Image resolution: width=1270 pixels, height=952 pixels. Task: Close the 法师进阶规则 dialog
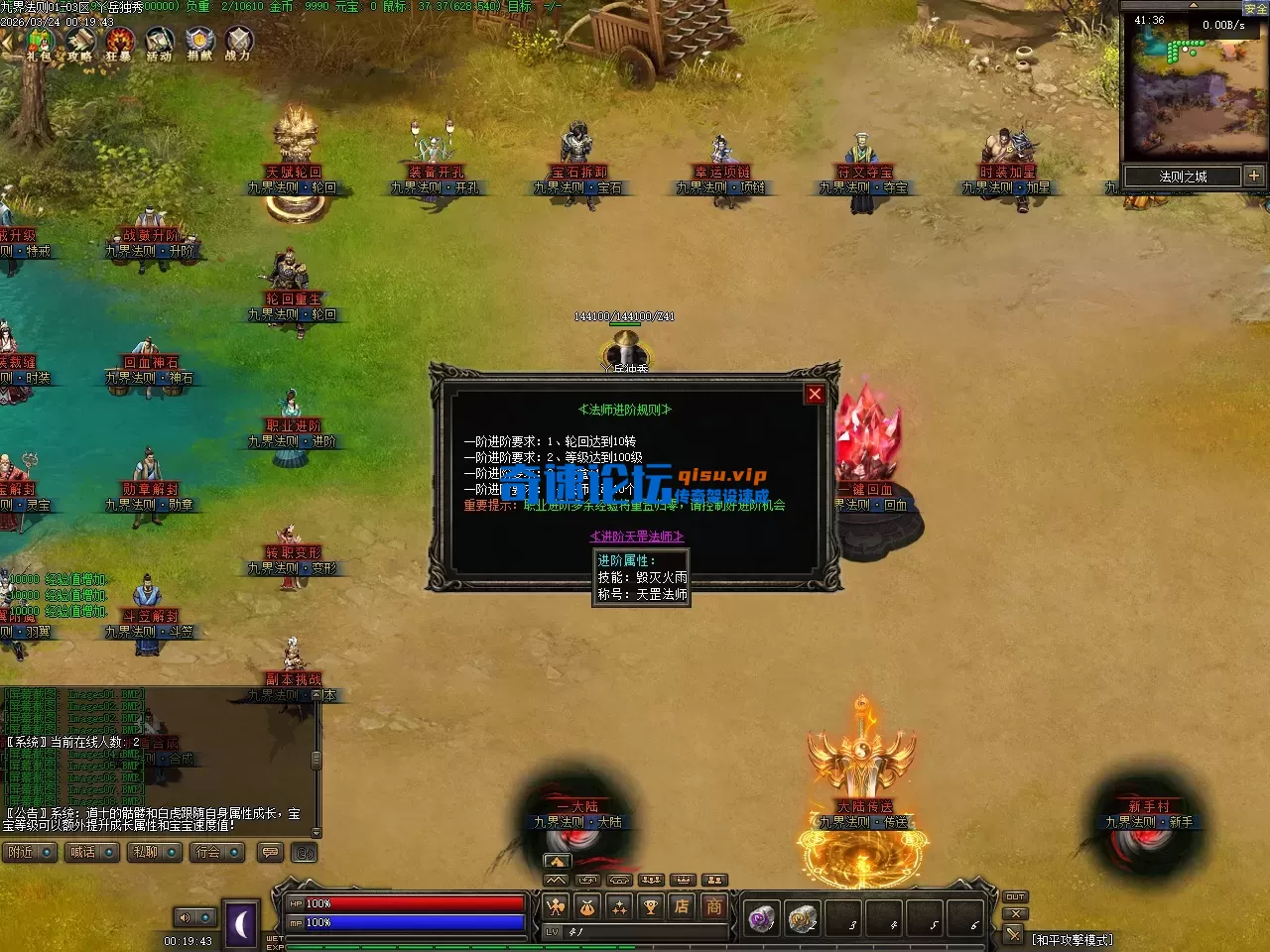click(815, 394)
